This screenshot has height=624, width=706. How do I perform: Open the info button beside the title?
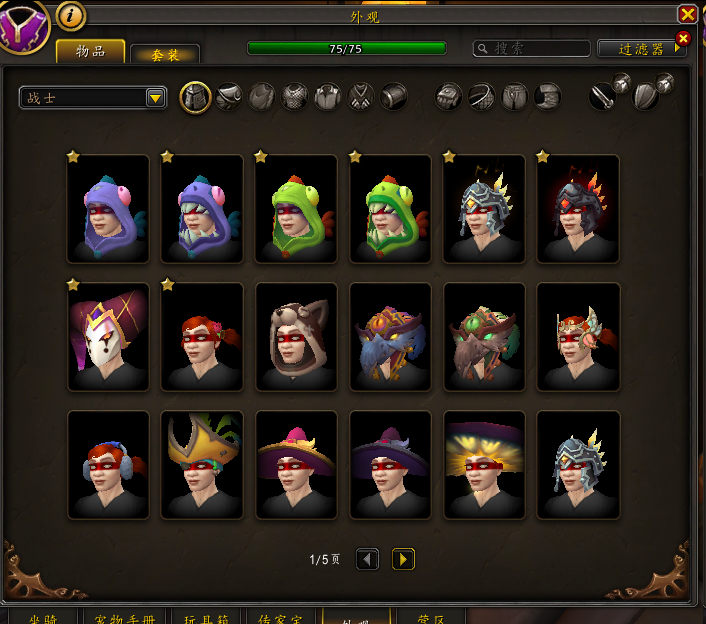71,15
